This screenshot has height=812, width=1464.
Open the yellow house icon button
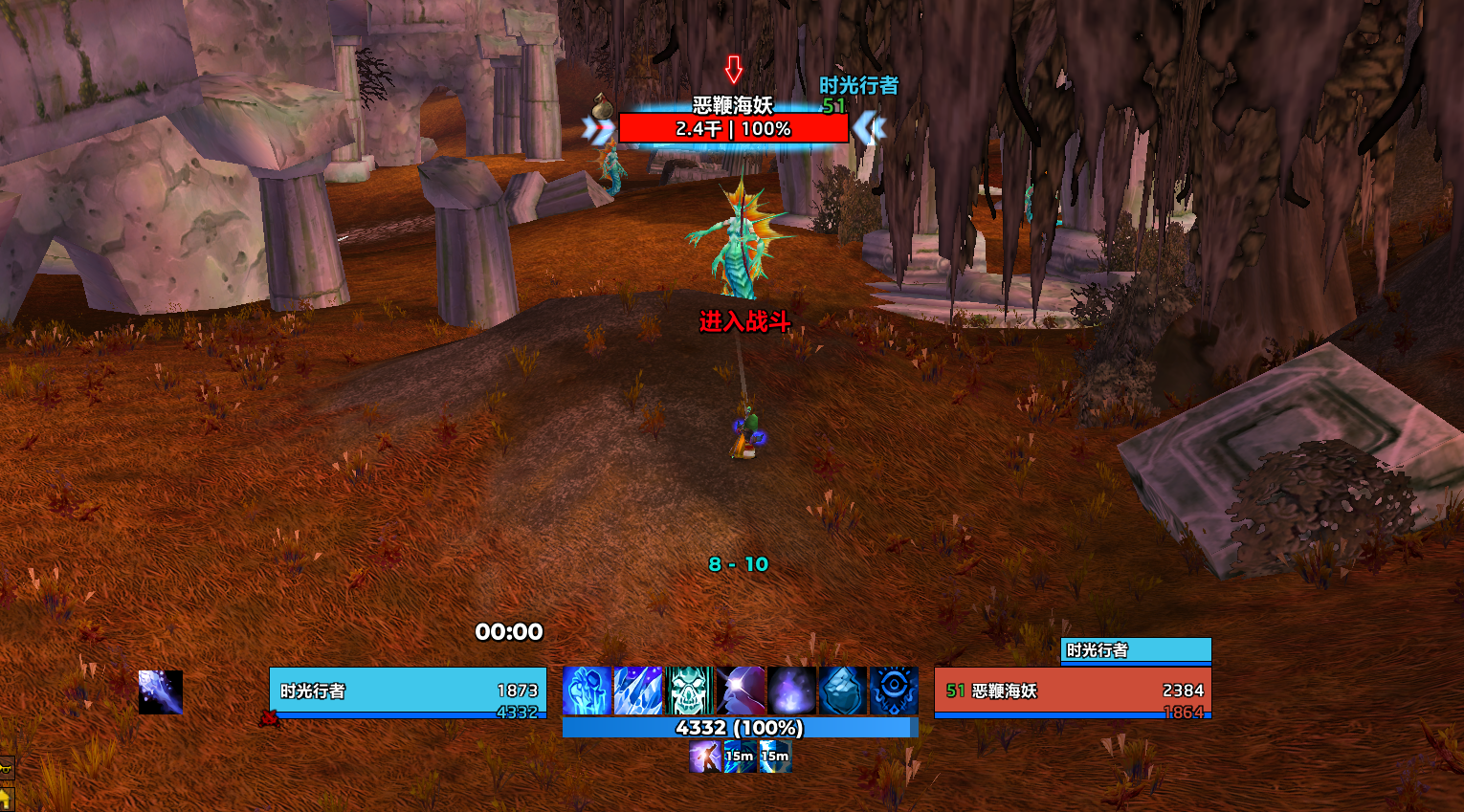click(x=5, y=799)
